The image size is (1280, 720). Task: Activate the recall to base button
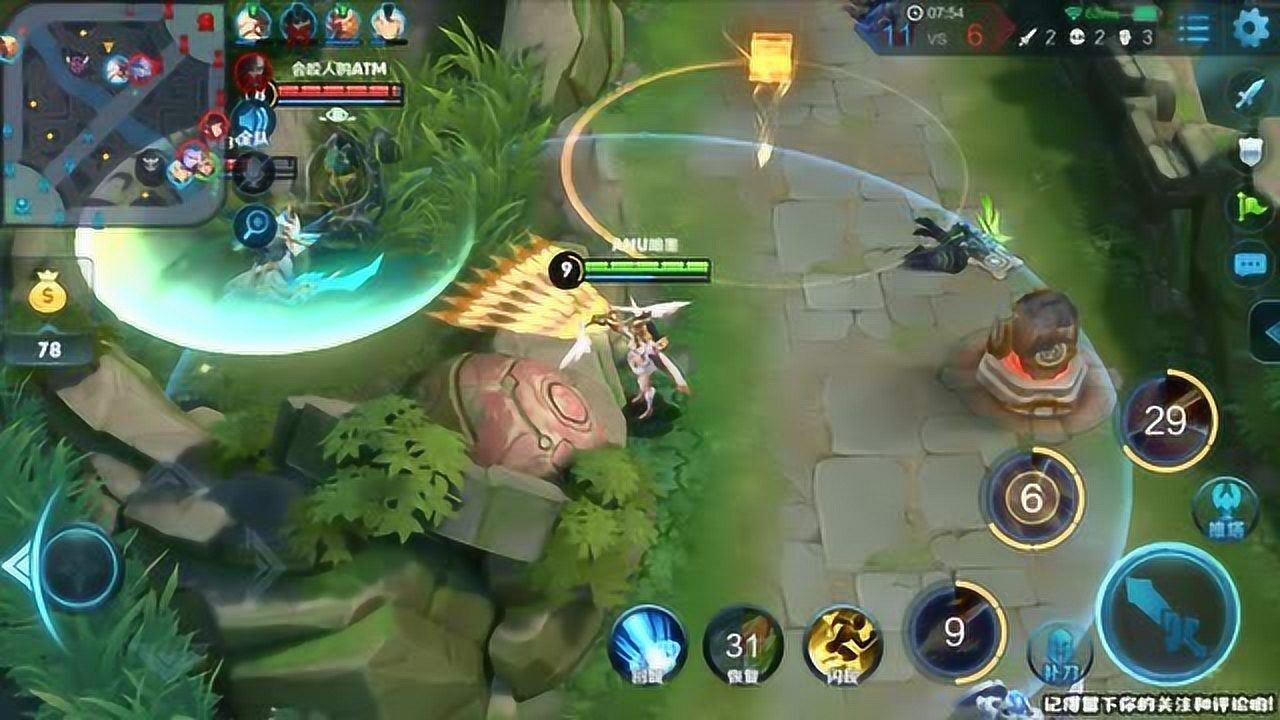tap(646, 645)
